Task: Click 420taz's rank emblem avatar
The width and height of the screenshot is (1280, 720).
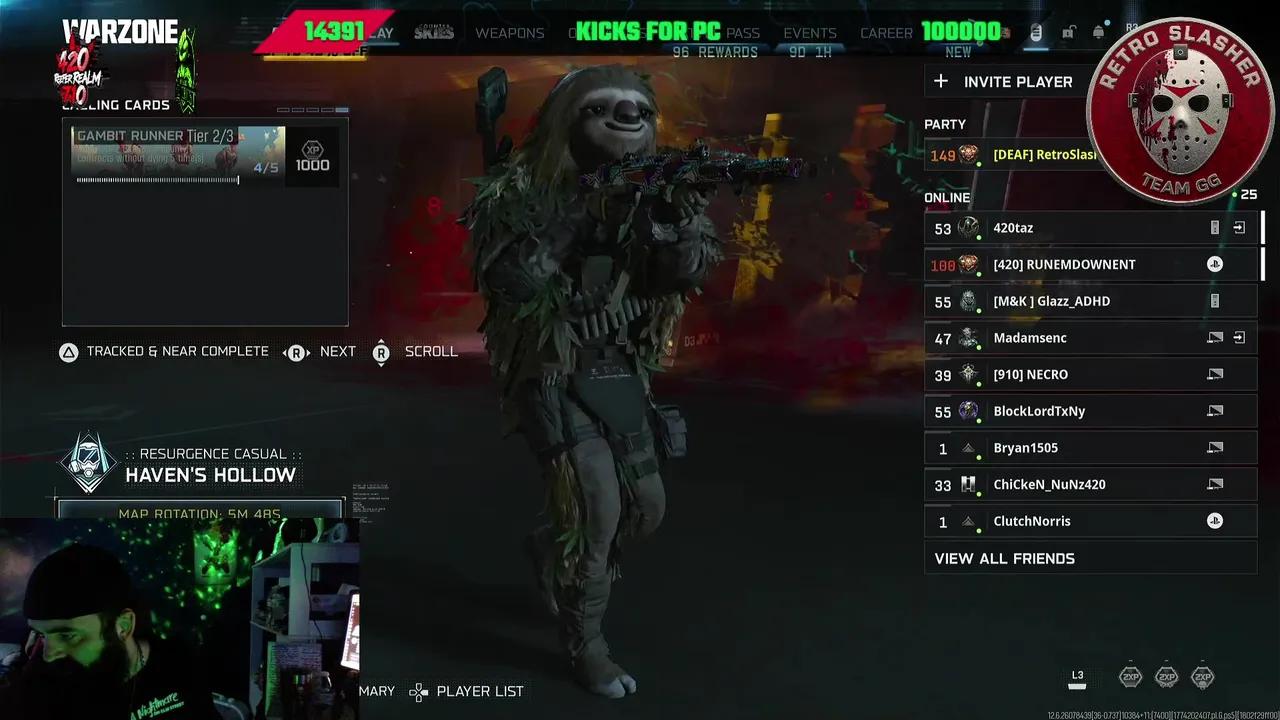Action: [966, 228]
